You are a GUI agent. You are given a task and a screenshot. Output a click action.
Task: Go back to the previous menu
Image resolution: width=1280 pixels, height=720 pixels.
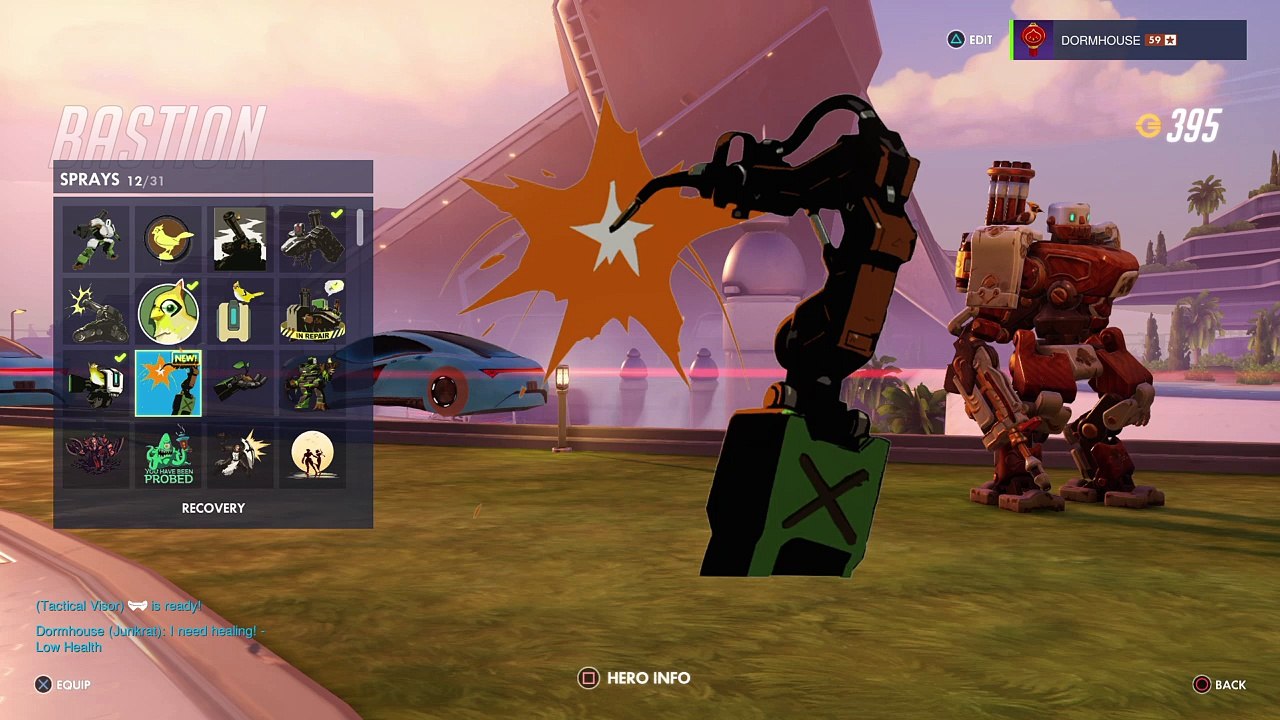click(1219, 685)
